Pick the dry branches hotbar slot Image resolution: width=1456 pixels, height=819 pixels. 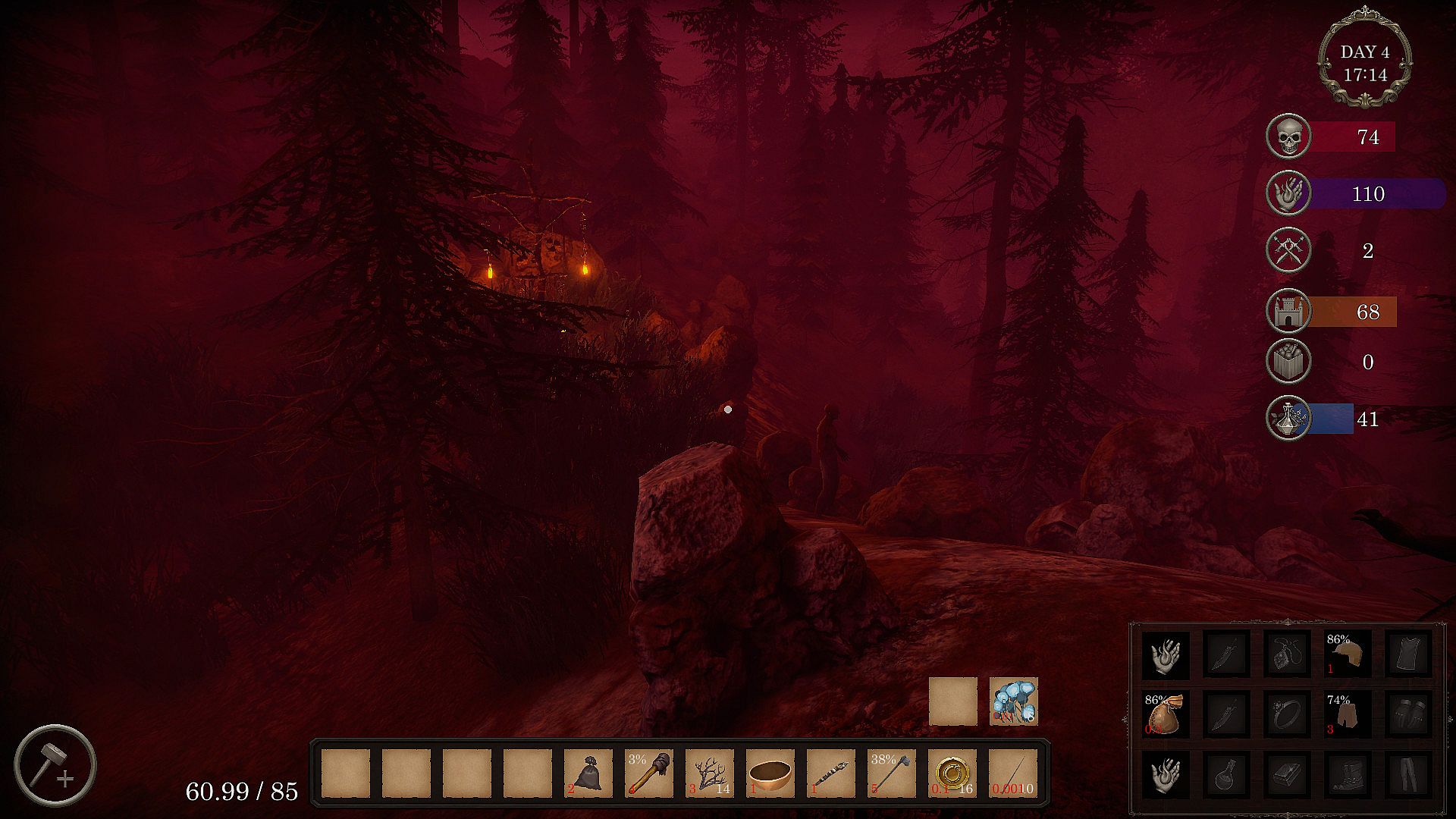click(x=709, y=773)
